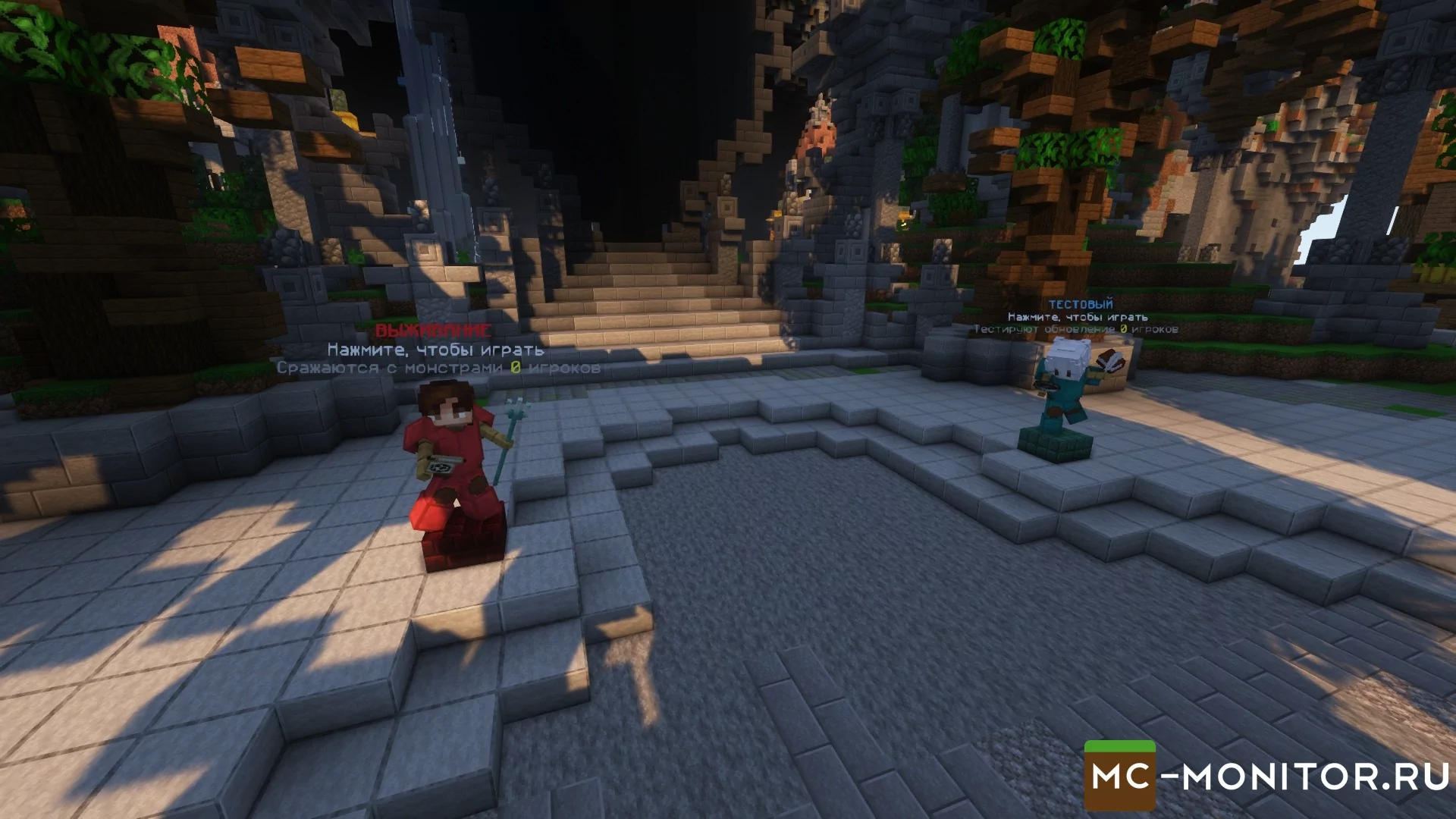
Task: Choose the Тестовый mode NPC in teal
Action: click(x=1063, y=387)
